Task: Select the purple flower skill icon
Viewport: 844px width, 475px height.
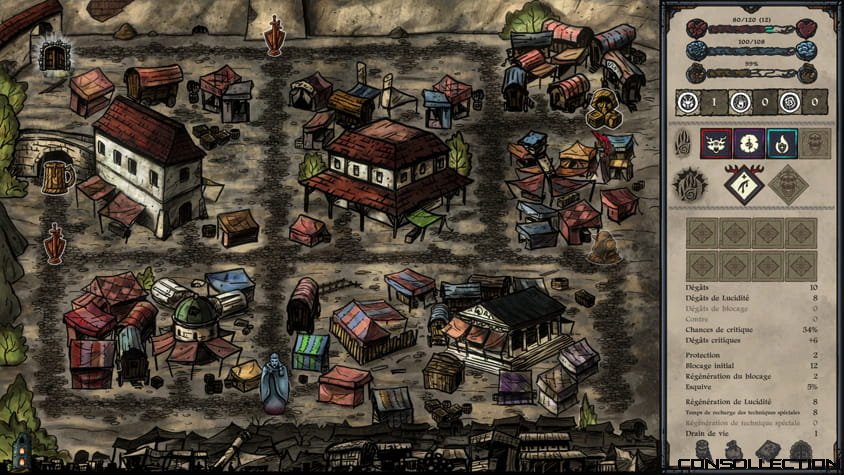Action: tap(749, 144)
